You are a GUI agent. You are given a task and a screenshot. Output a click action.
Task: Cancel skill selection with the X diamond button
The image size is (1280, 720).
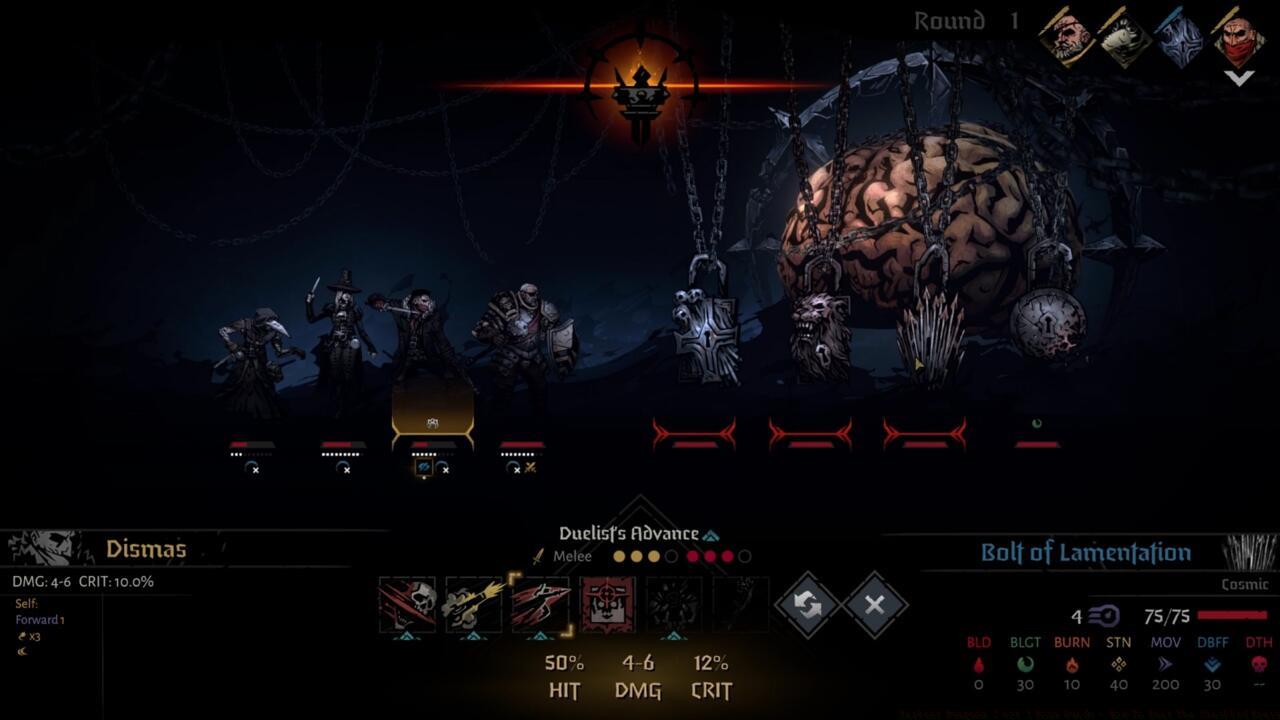875,604
